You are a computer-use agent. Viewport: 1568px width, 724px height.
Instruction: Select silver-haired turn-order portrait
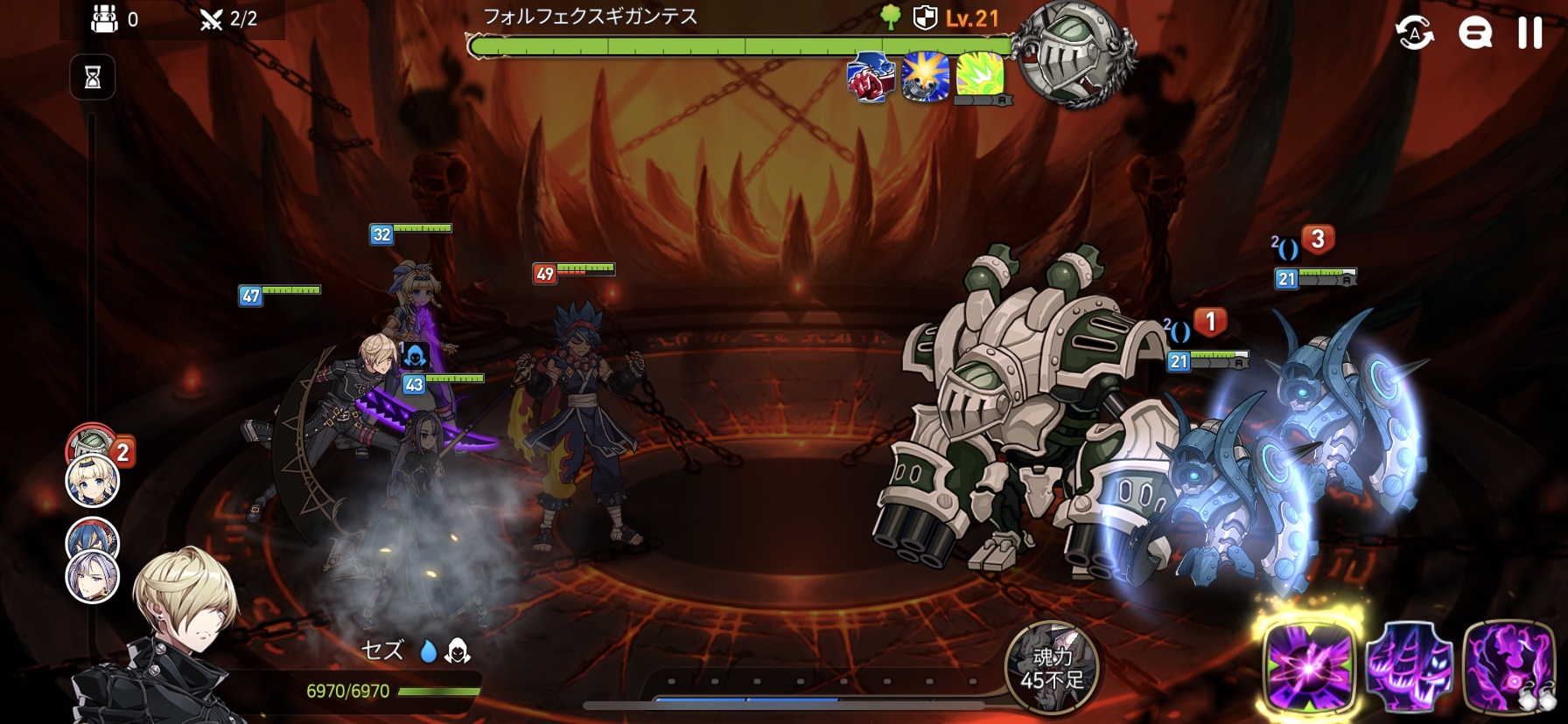click(93, 577)
